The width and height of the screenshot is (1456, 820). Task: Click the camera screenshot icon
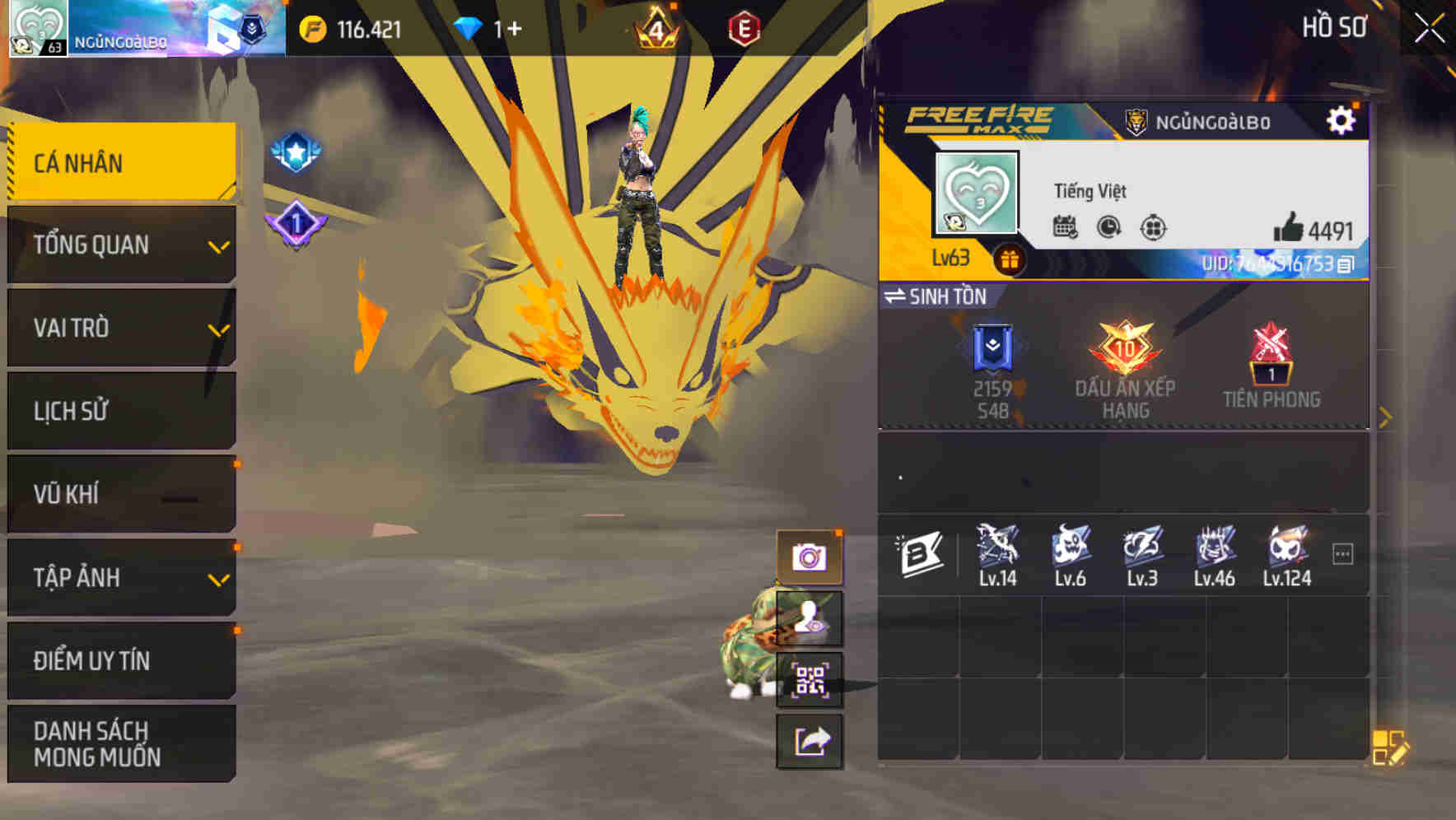810,558
